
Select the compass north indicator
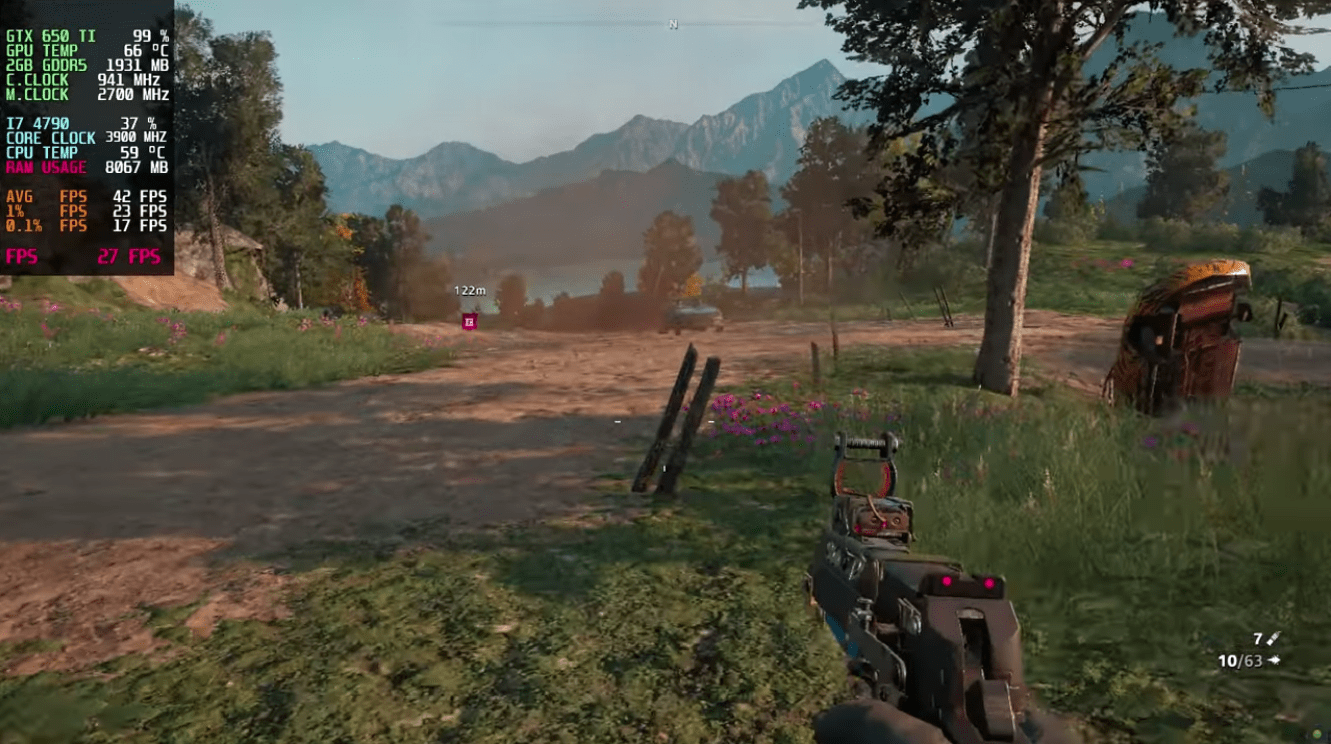[673, 24]
